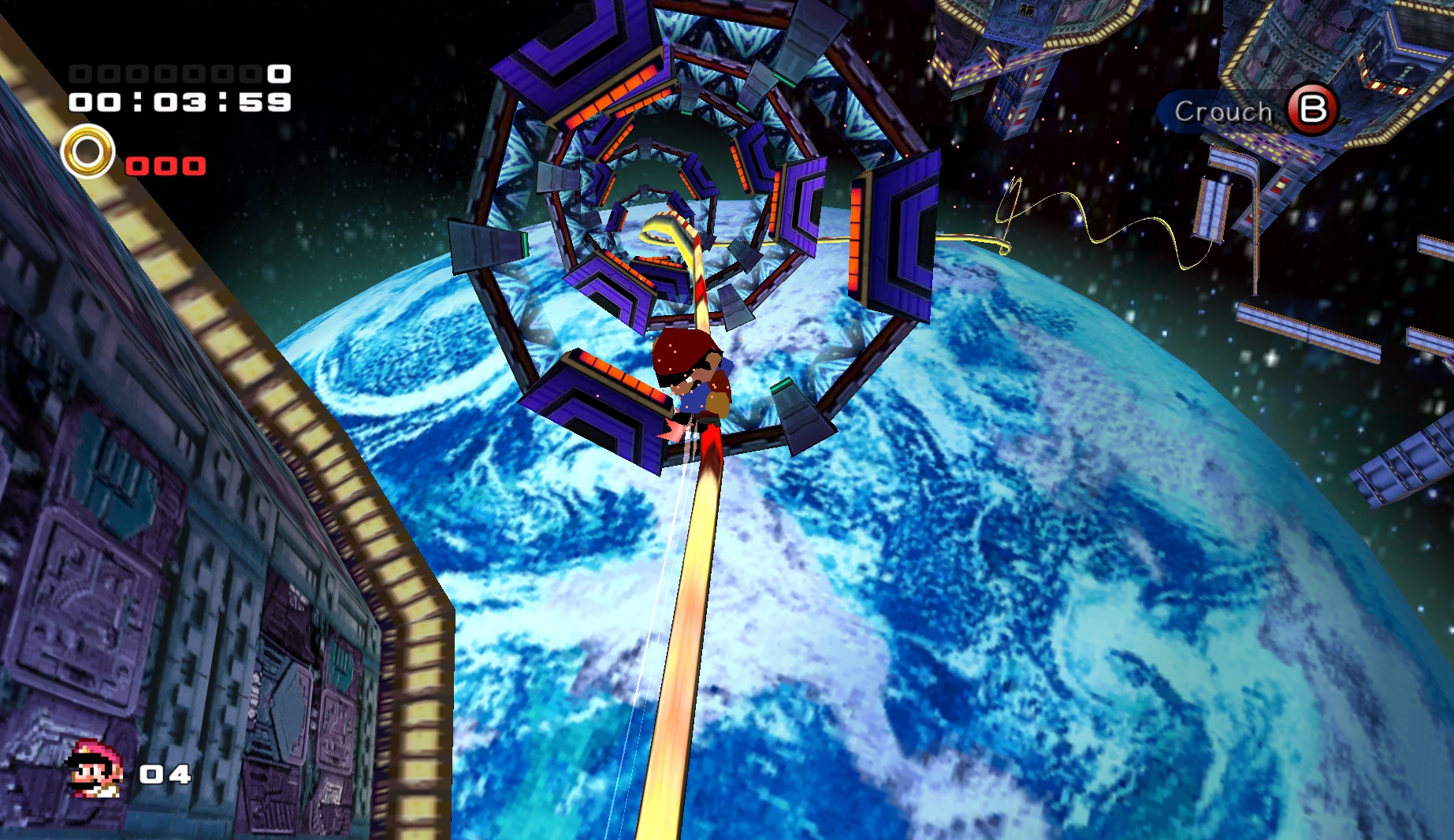The width and height of the screenshot is (1454, 840).
Task: Click the gold ring icon
Action: (x=87, y=151)
